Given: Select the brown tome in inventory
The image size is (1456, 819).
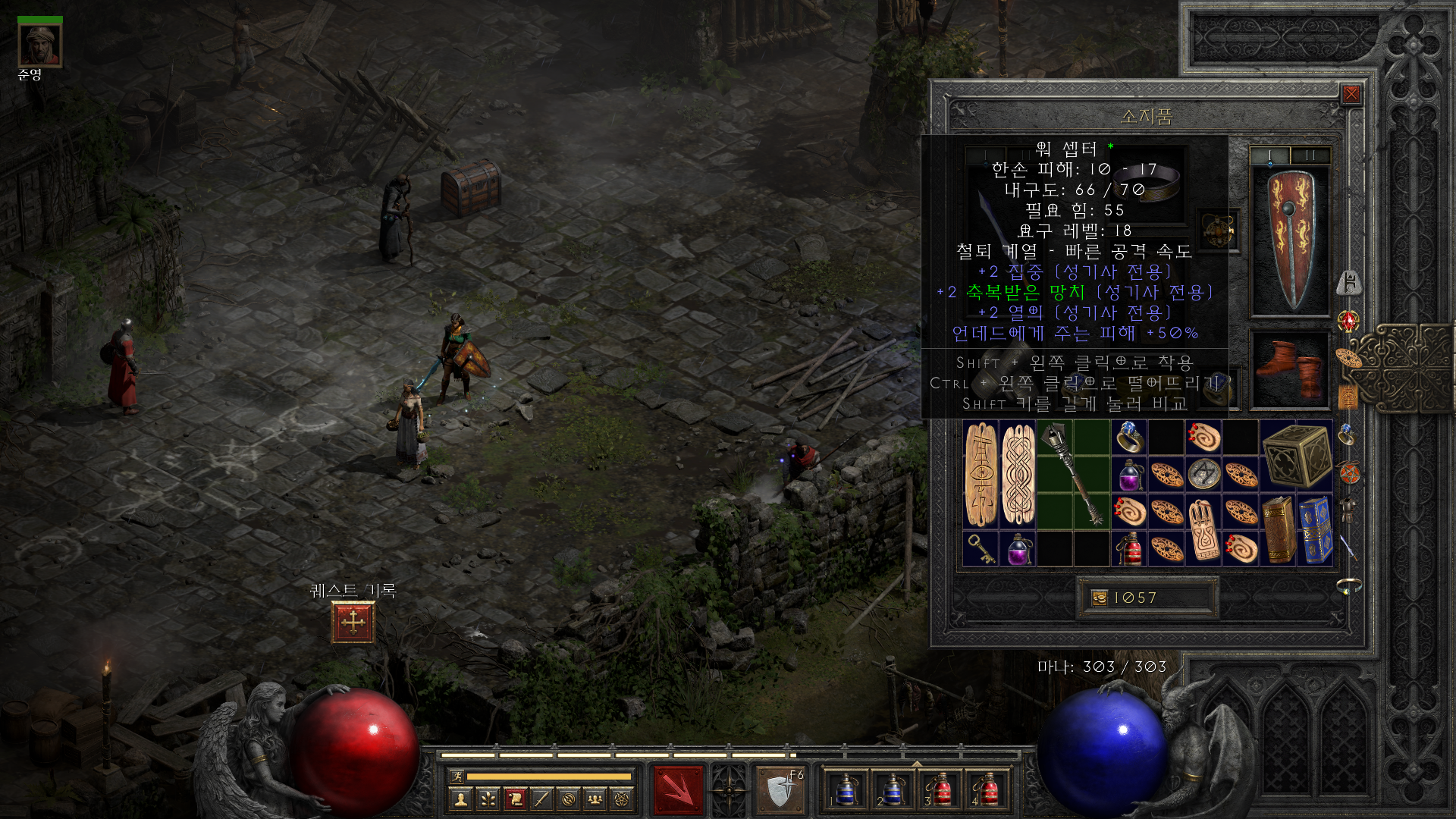Looking at the screenshot, I should point(1279,530).
